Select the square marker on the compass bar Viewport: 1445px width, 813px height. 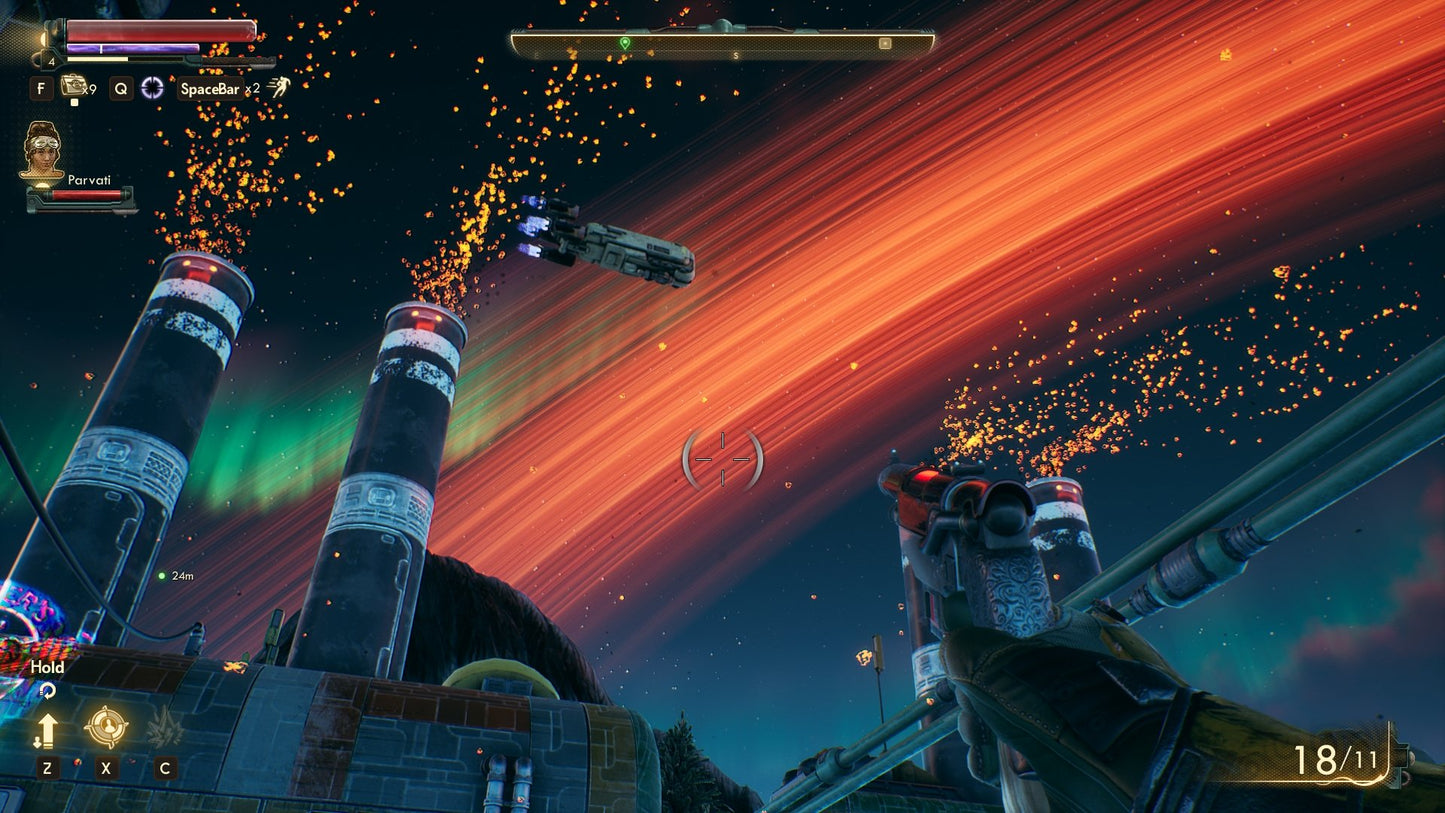click(x=885, y=43)
